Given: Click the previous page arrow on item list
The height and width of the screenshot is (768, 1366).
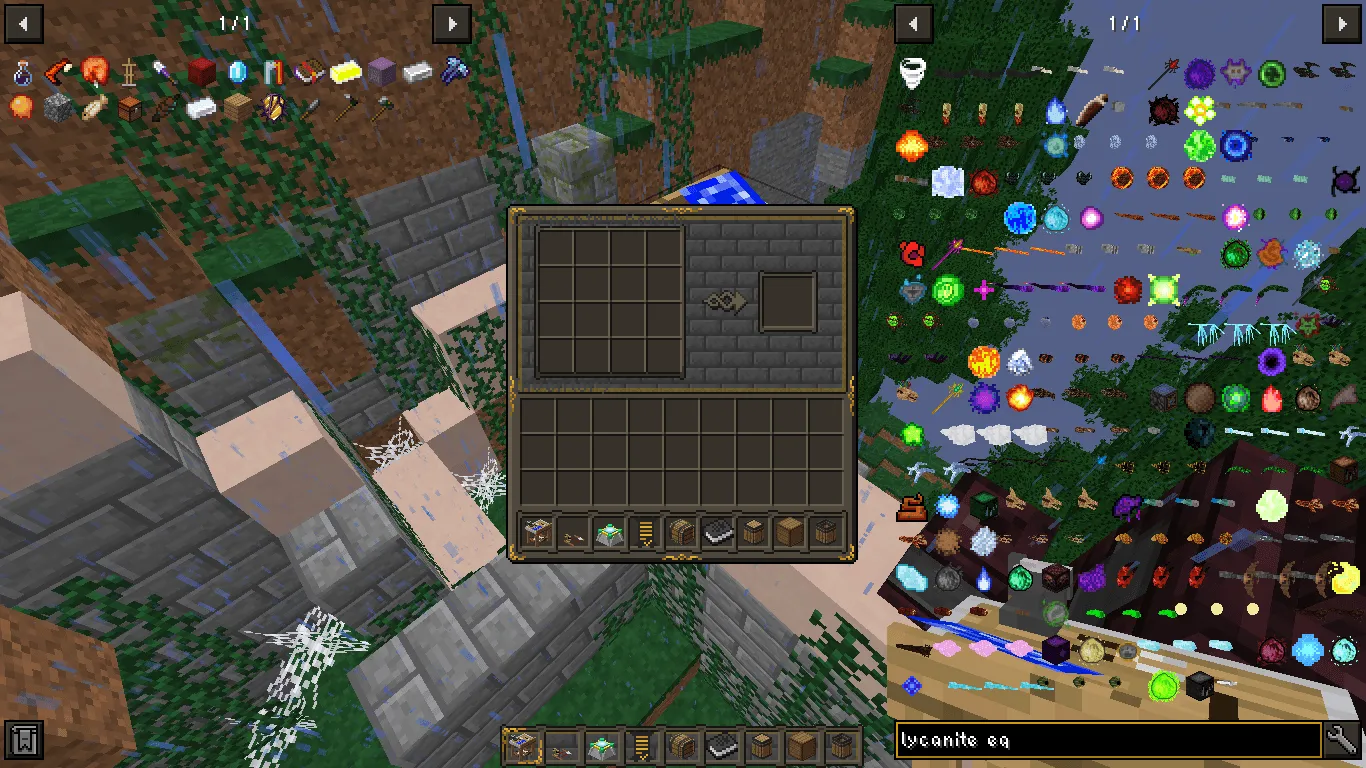Looking at the screenshot, I should [913, 23].
